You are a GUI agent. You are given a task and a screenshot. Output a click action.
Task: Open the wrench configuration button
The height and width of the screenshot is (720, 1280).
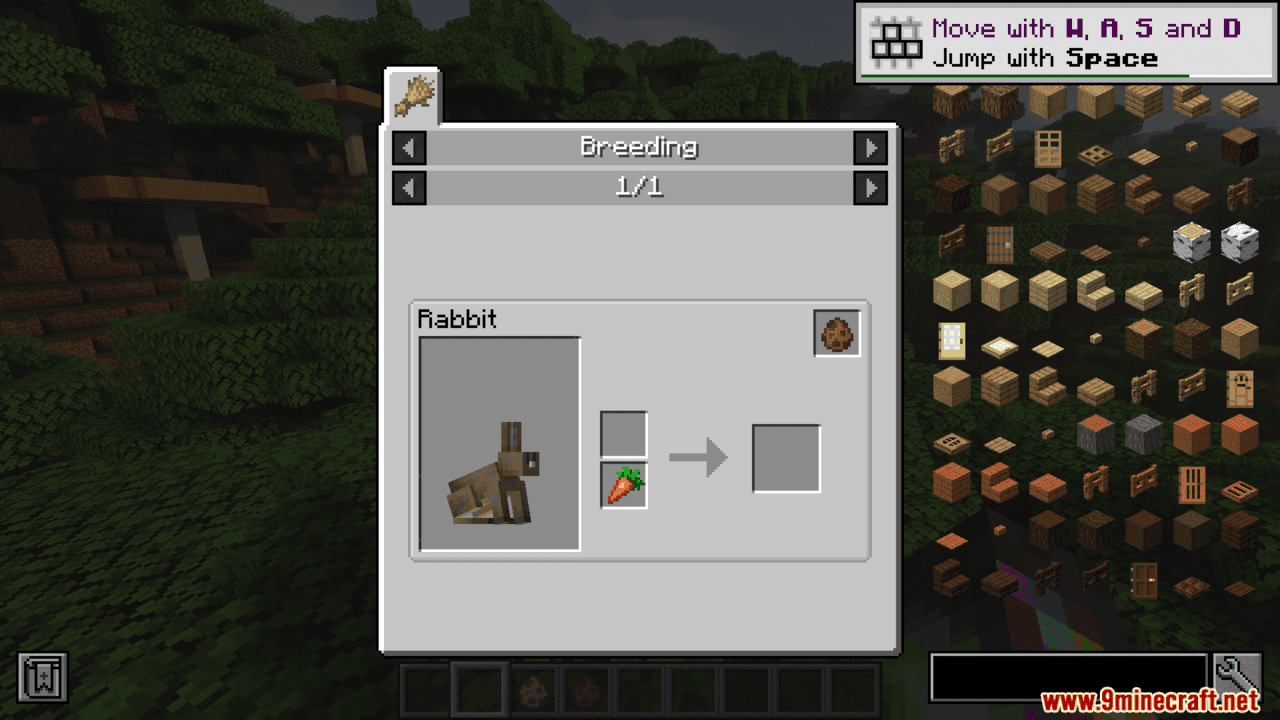(1237, 677)
